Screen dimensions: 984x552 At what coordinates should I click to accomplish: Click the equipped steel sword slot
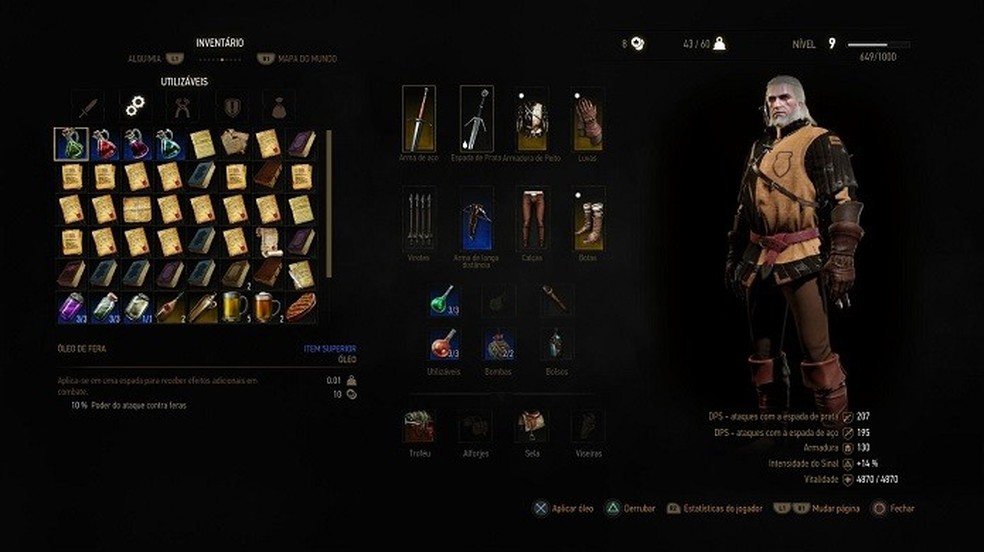coord(418,118)
